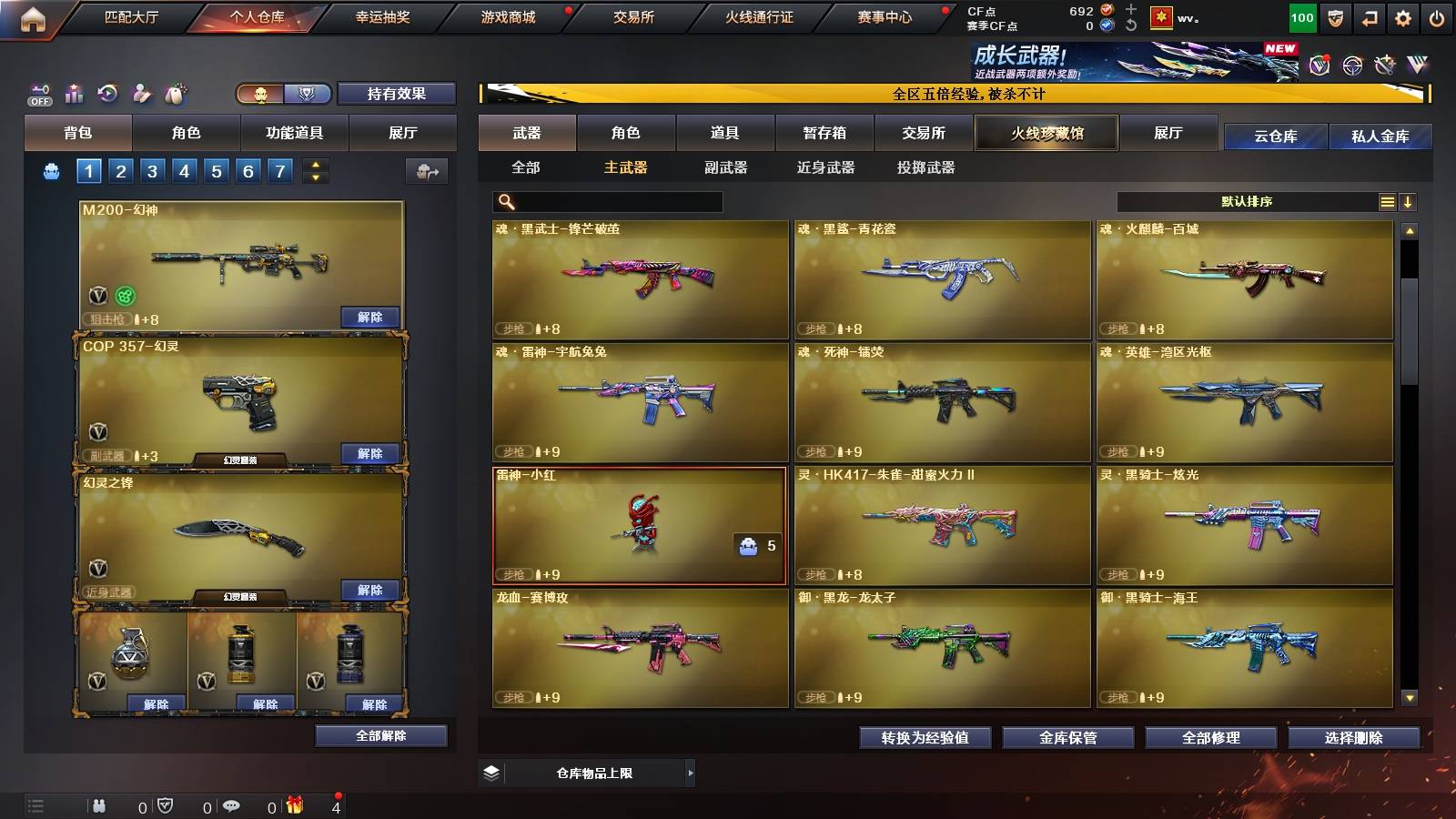Open the settings gear in the top-right corner
The height and width of the screenshot is (819, 1456).
pos(1403,15)
